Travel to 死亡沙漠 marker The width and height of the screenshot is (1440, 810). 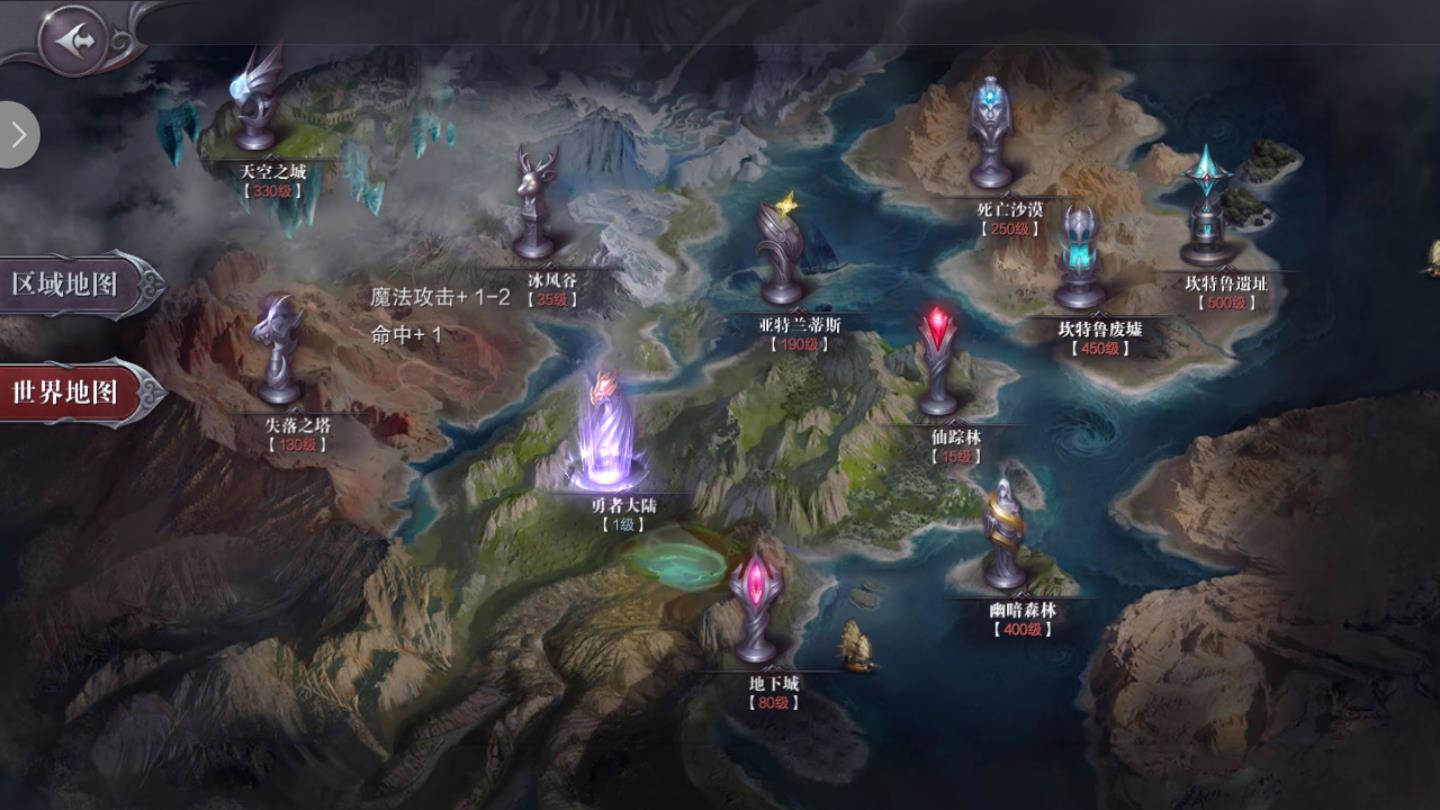click(x=991, y=135)
